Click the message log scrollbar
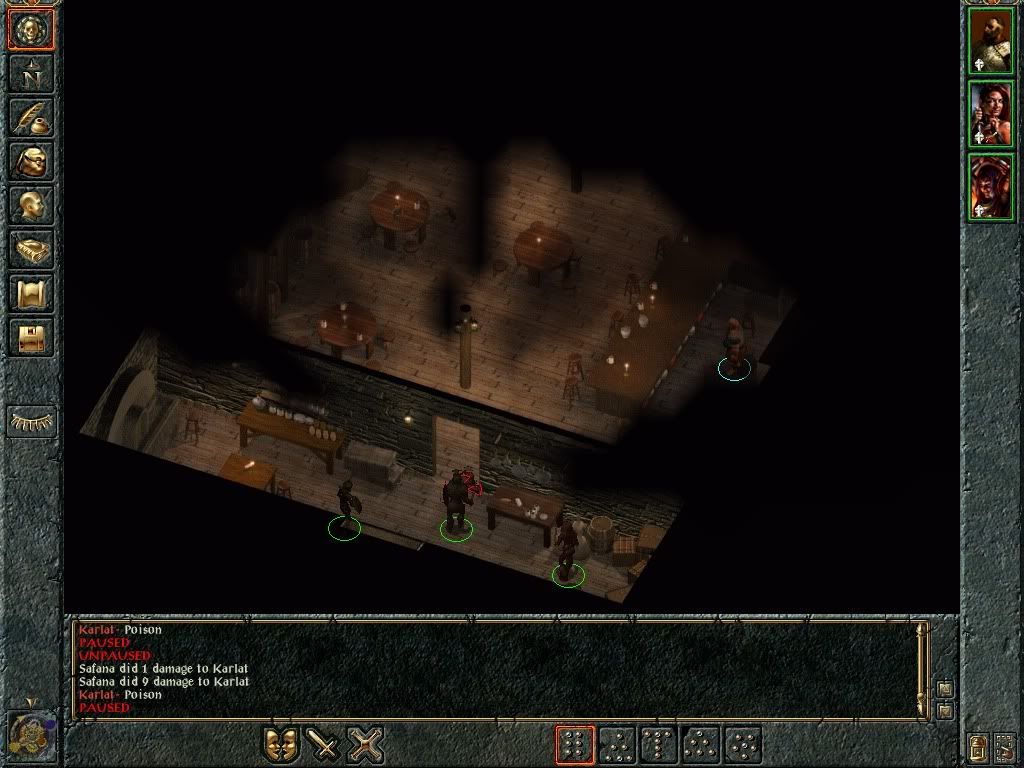 923,668
